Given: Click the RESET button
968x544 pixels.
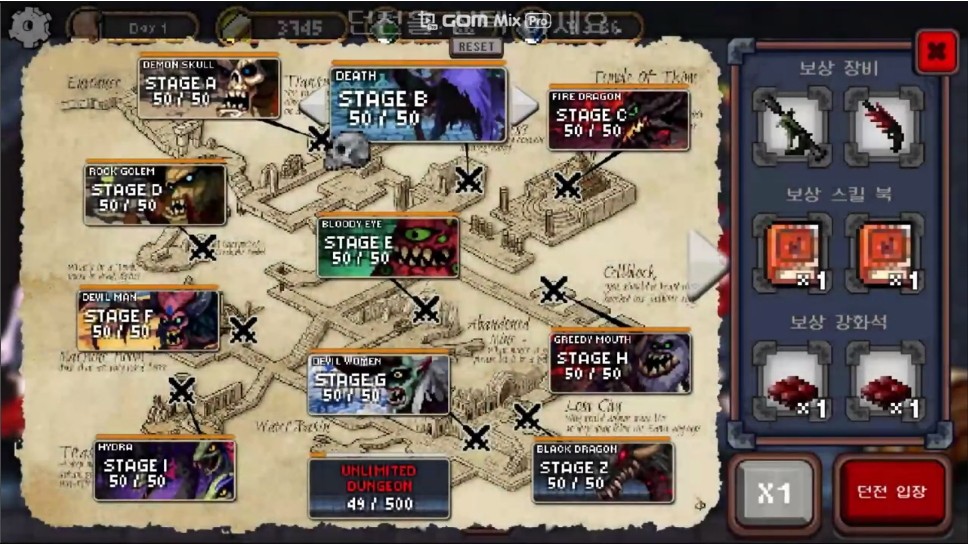Looking at the screenshot, I should pyautogui.click(x=475, y=46).
